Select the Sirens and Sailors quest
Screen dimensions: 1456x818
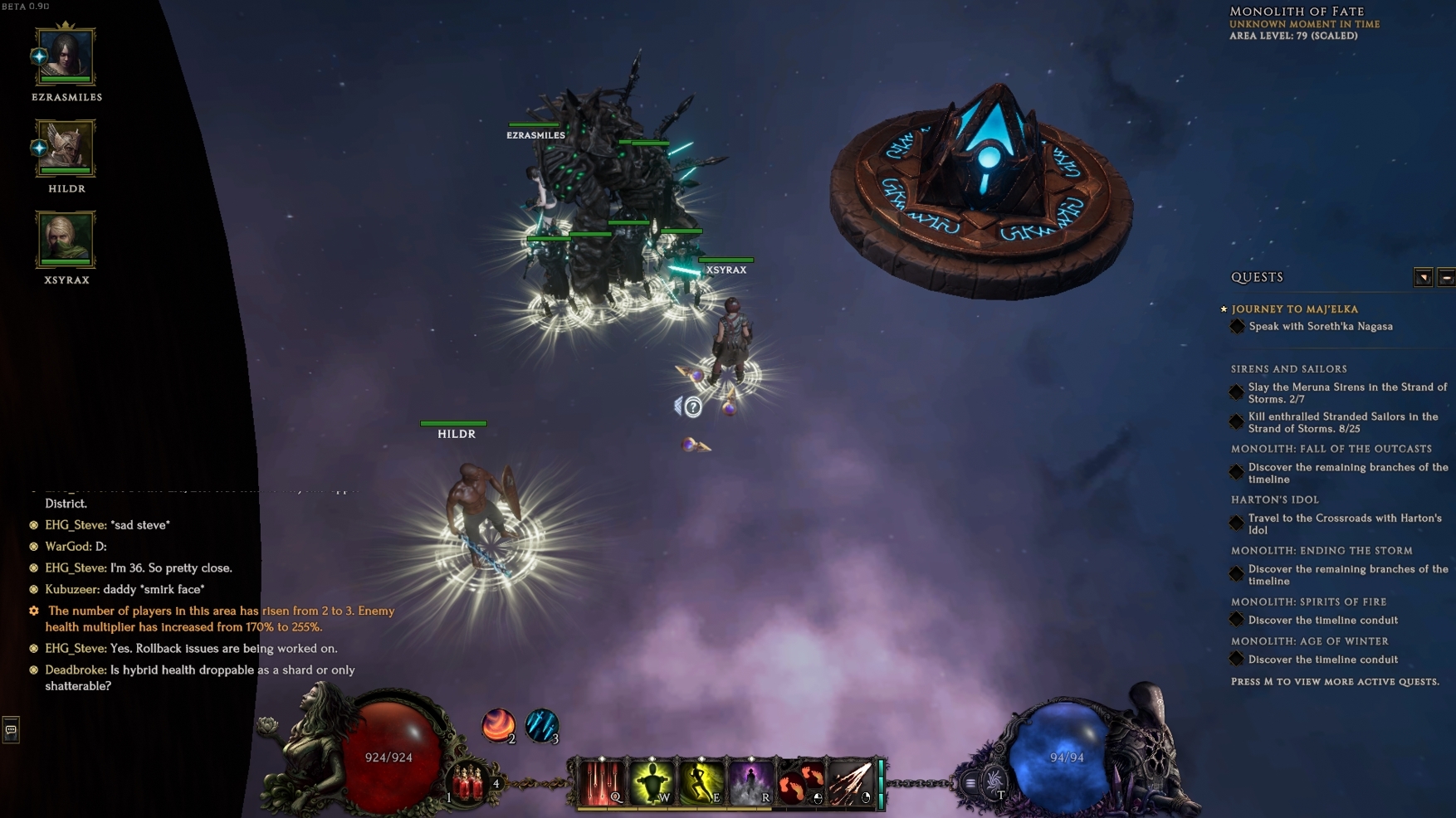tap(1288, 368)
